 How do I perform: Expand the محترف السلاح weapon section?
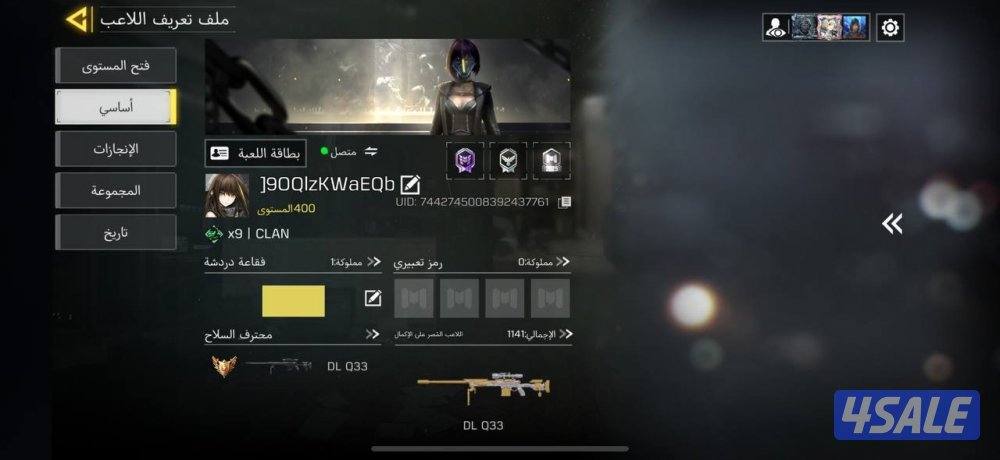click(373, 334)
